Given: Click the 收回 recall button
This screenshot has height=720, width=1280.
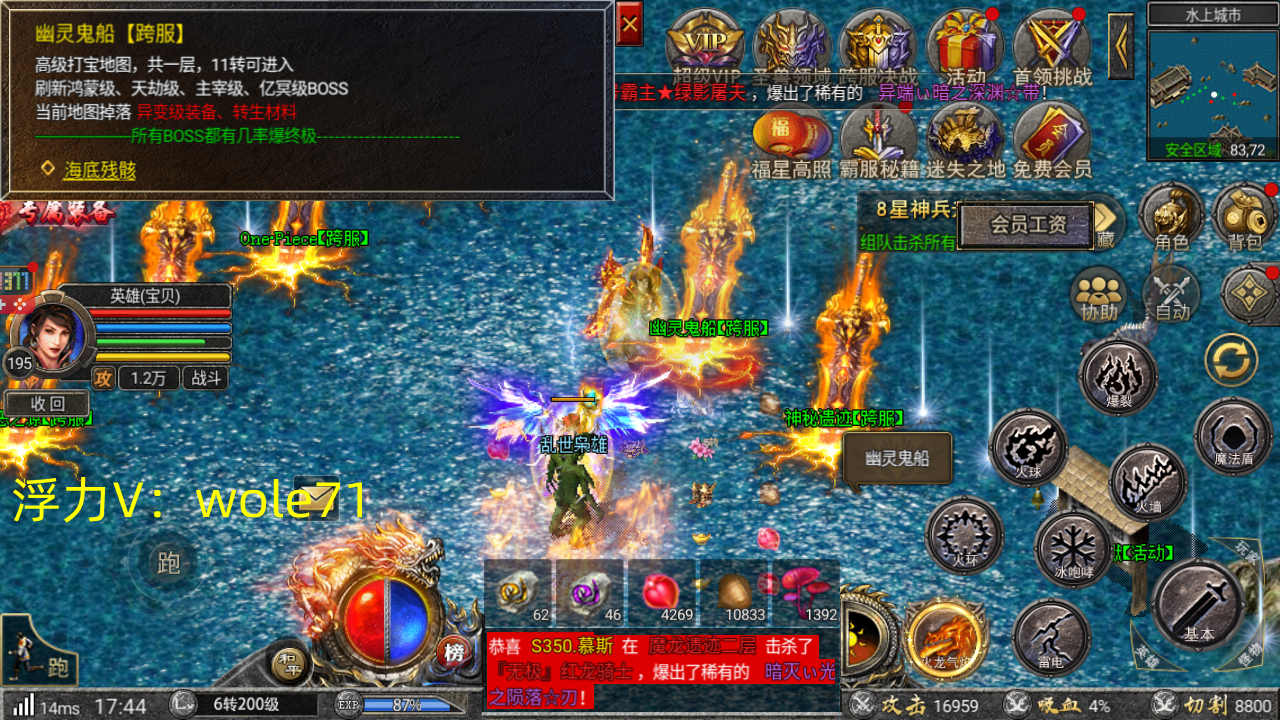Looking at the screenshot, I should click(x=47, y=404).
